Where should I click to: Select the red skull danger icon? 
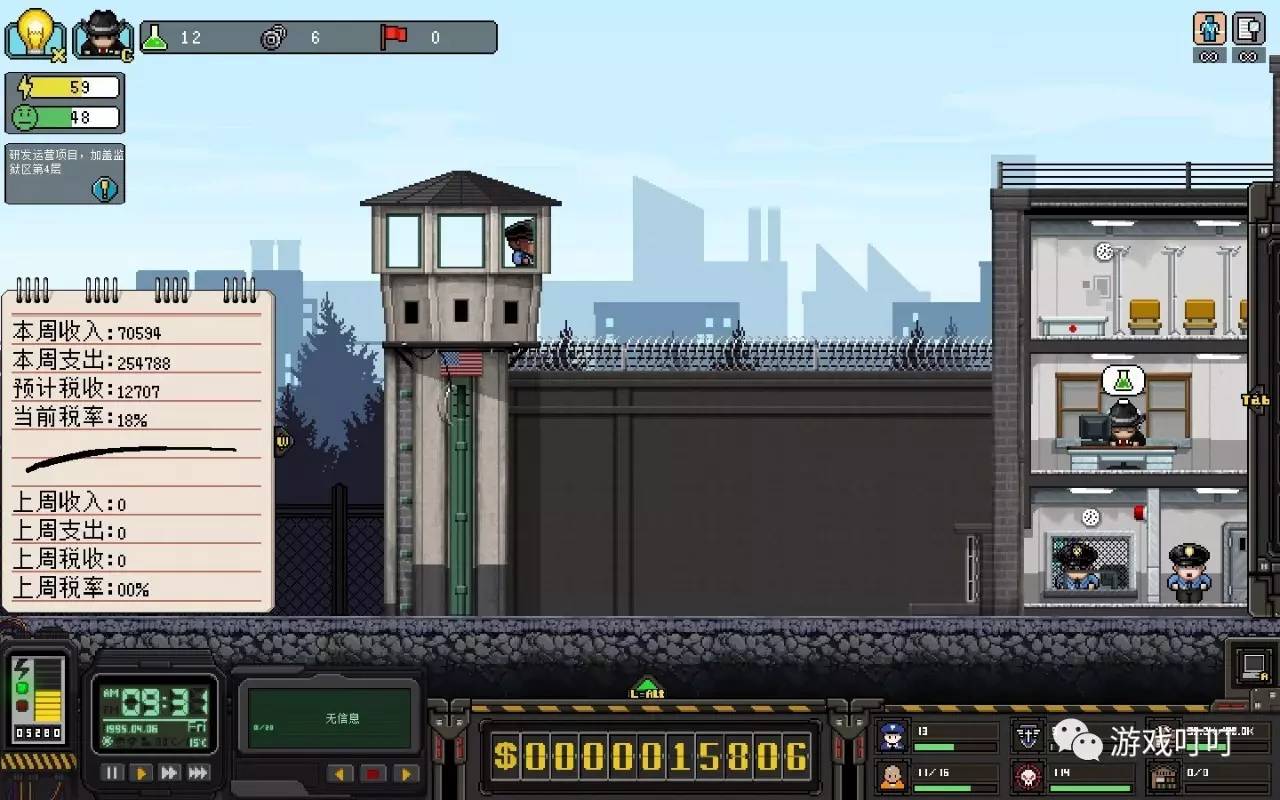click(1028, 776)
